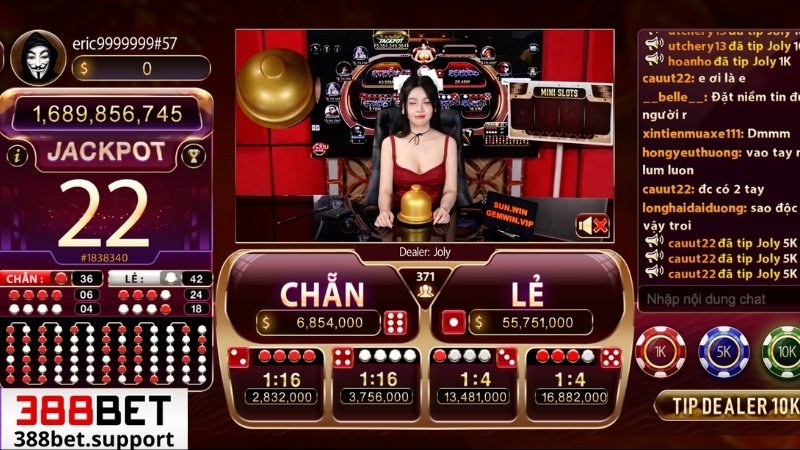This screenshot has height=450, width=800.
Task: Choose the green 10K chip
Action: click(782, 351)
